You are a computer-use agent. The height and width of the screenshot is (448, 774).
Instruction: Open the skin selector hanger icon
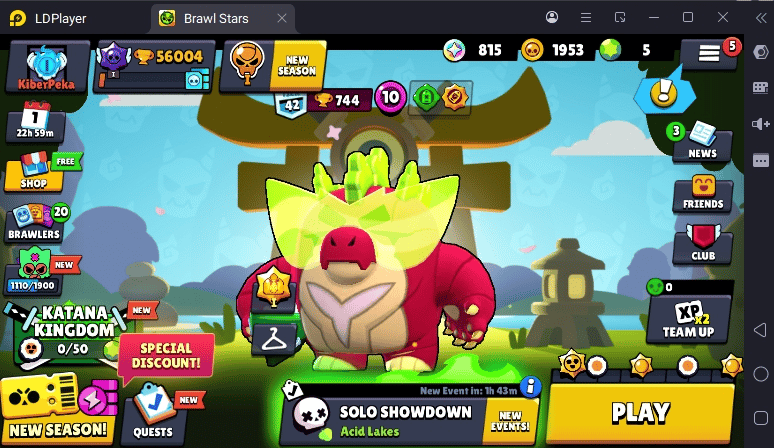(271, 338)
